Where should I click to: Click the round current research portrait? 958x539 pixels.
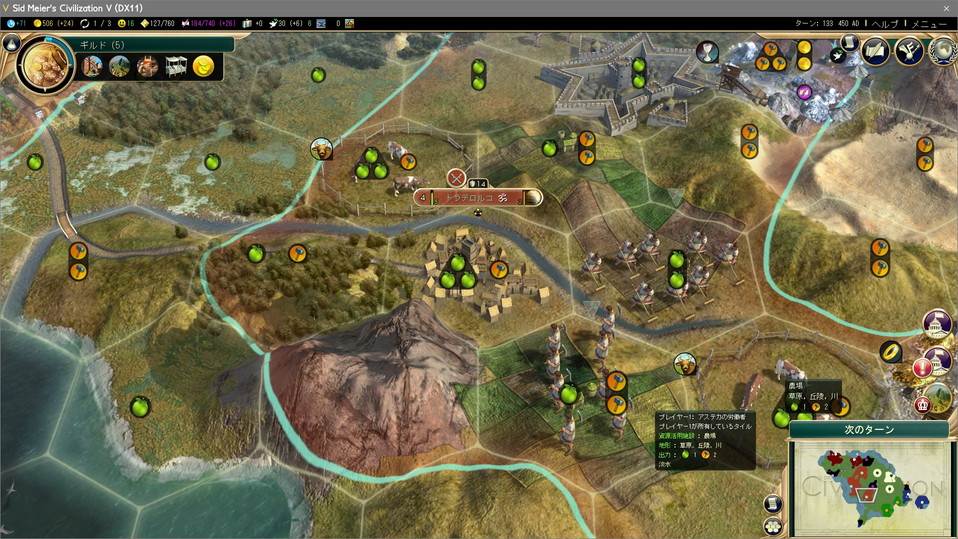coord(45,65)
